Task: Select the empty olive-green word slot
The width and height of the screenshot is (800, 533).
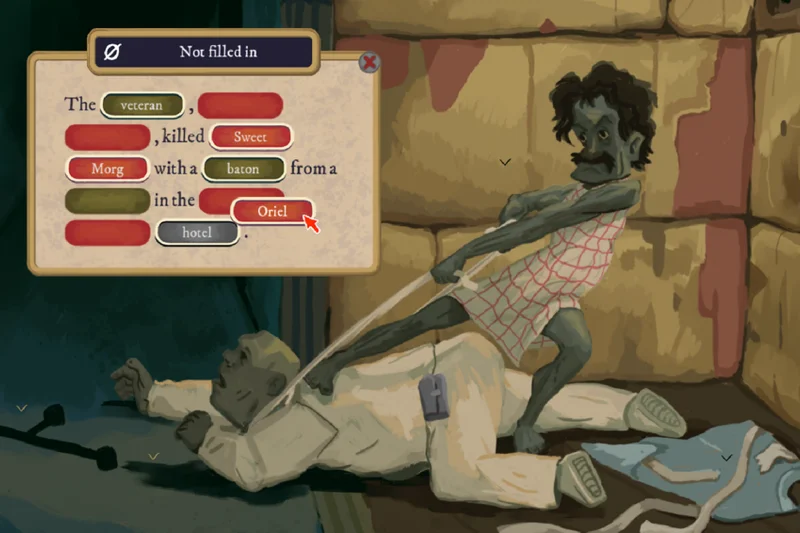Action: click(x=107, y=200)
